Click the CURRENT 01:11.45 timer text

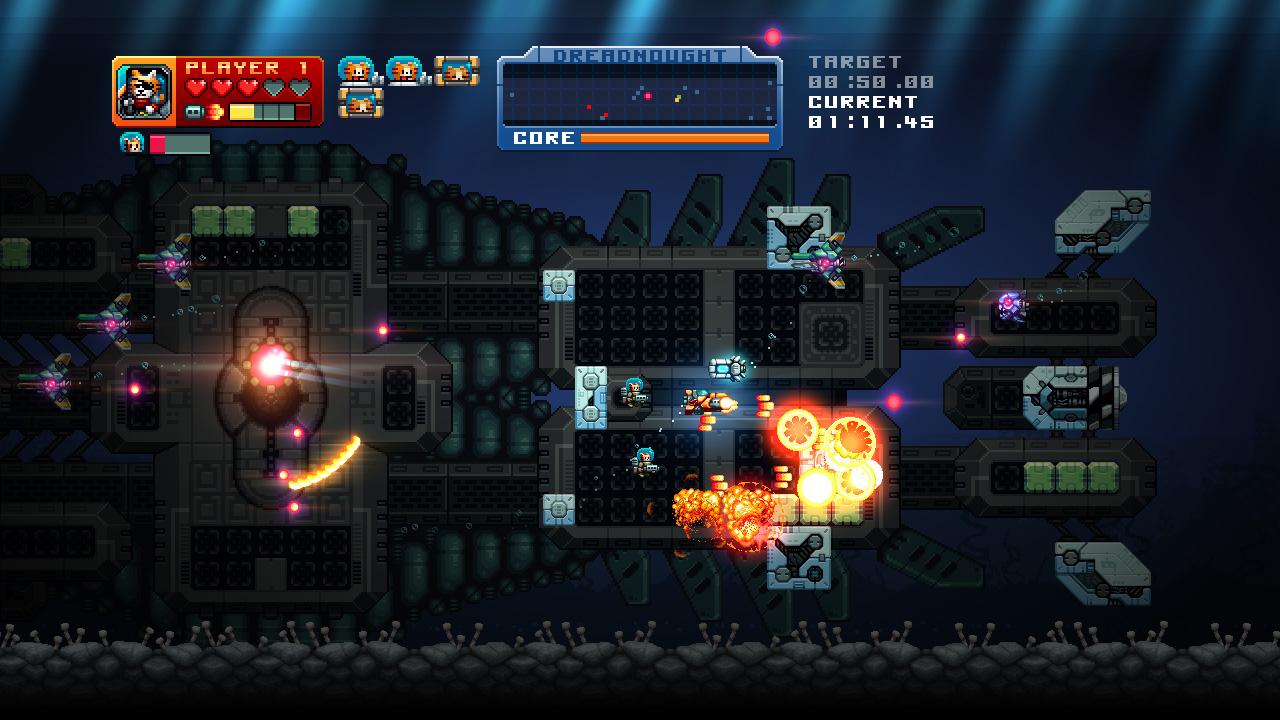pyautogui.click(x=871, y=122)
